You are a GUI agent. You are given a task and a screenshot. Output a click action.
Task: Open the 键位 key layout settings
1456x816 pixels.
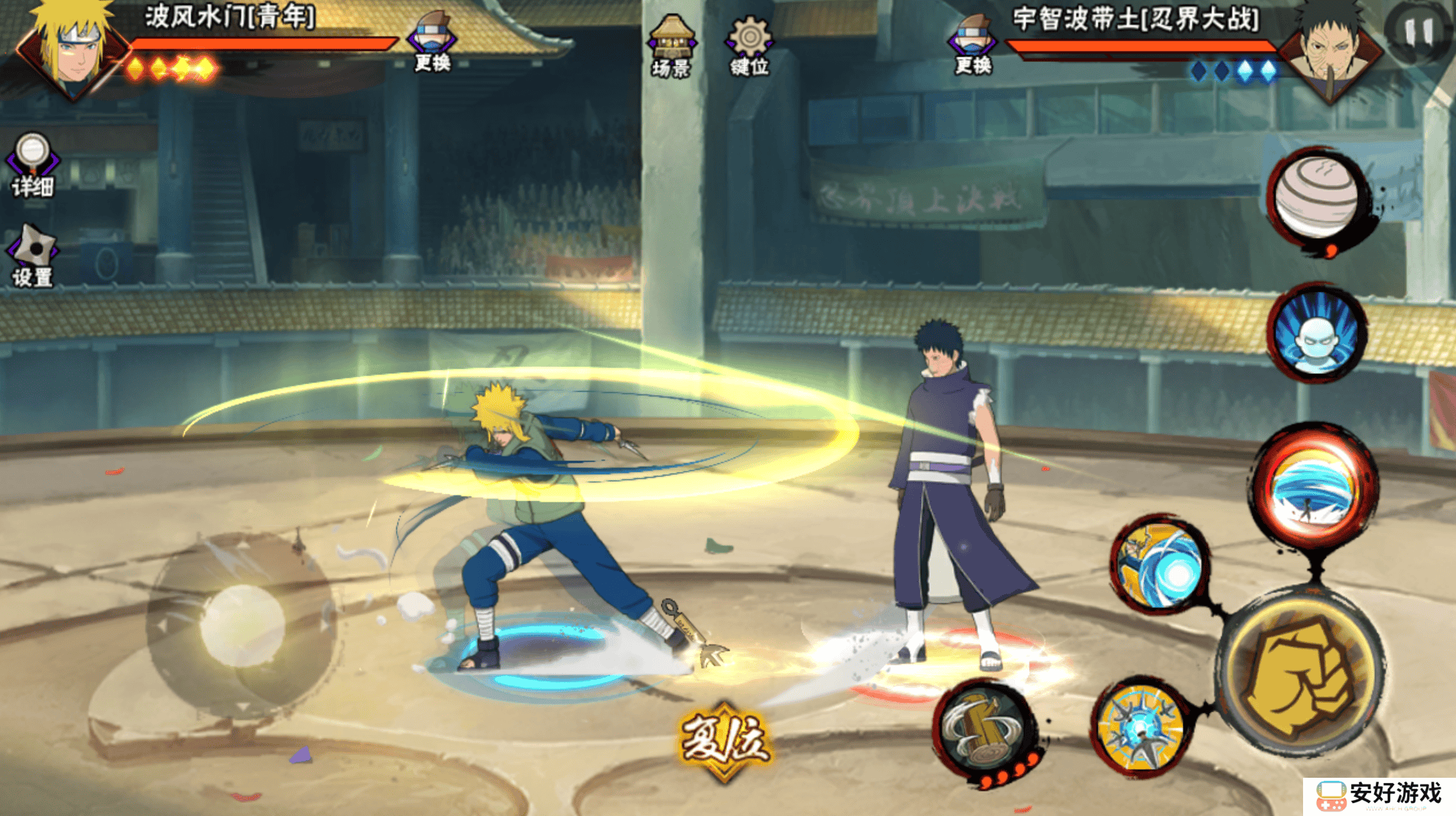click(x=749, y=46)
